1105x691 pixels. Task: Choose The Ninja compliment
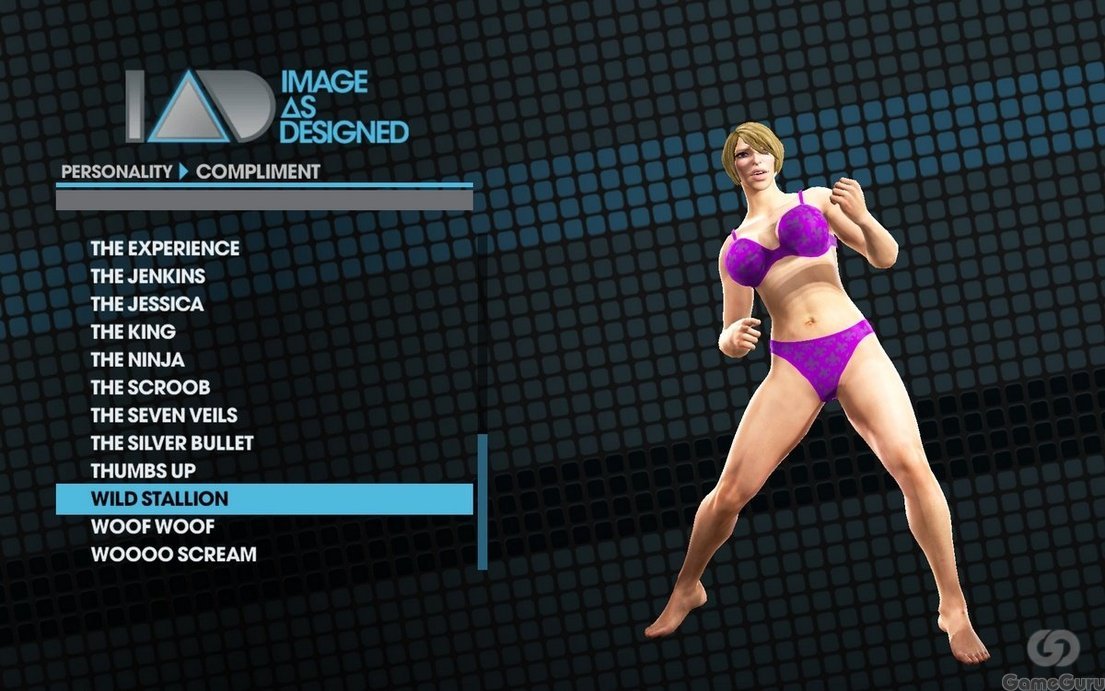pyautogui.click(x=138, y=359)
